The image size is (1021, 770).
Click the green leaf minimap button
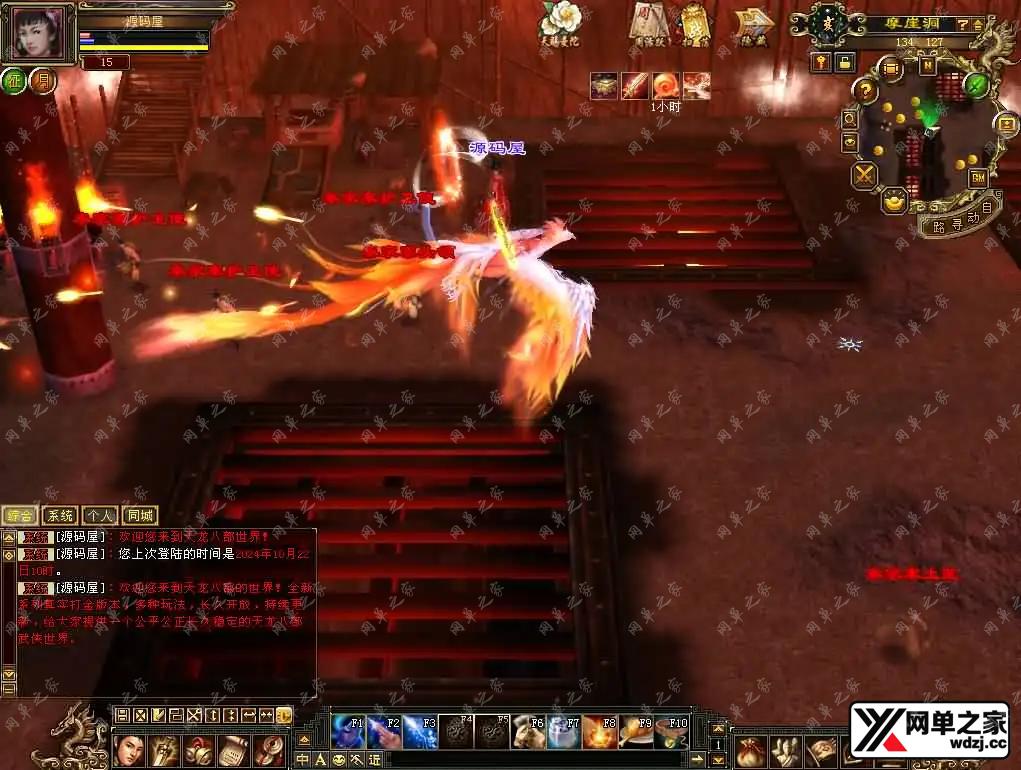coord(976,85)
